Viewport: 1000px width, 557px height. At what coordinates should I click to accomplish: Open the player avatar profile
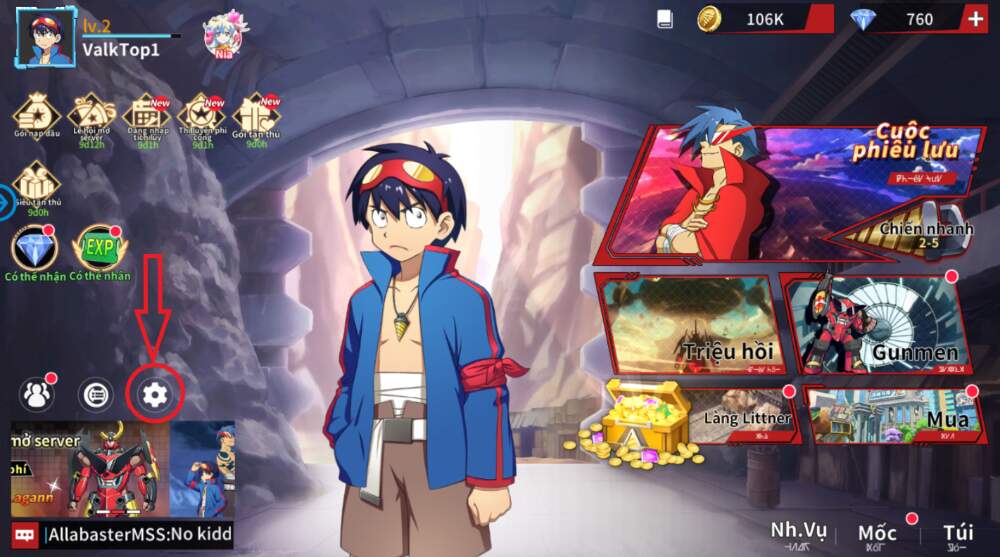pos(49,38)
